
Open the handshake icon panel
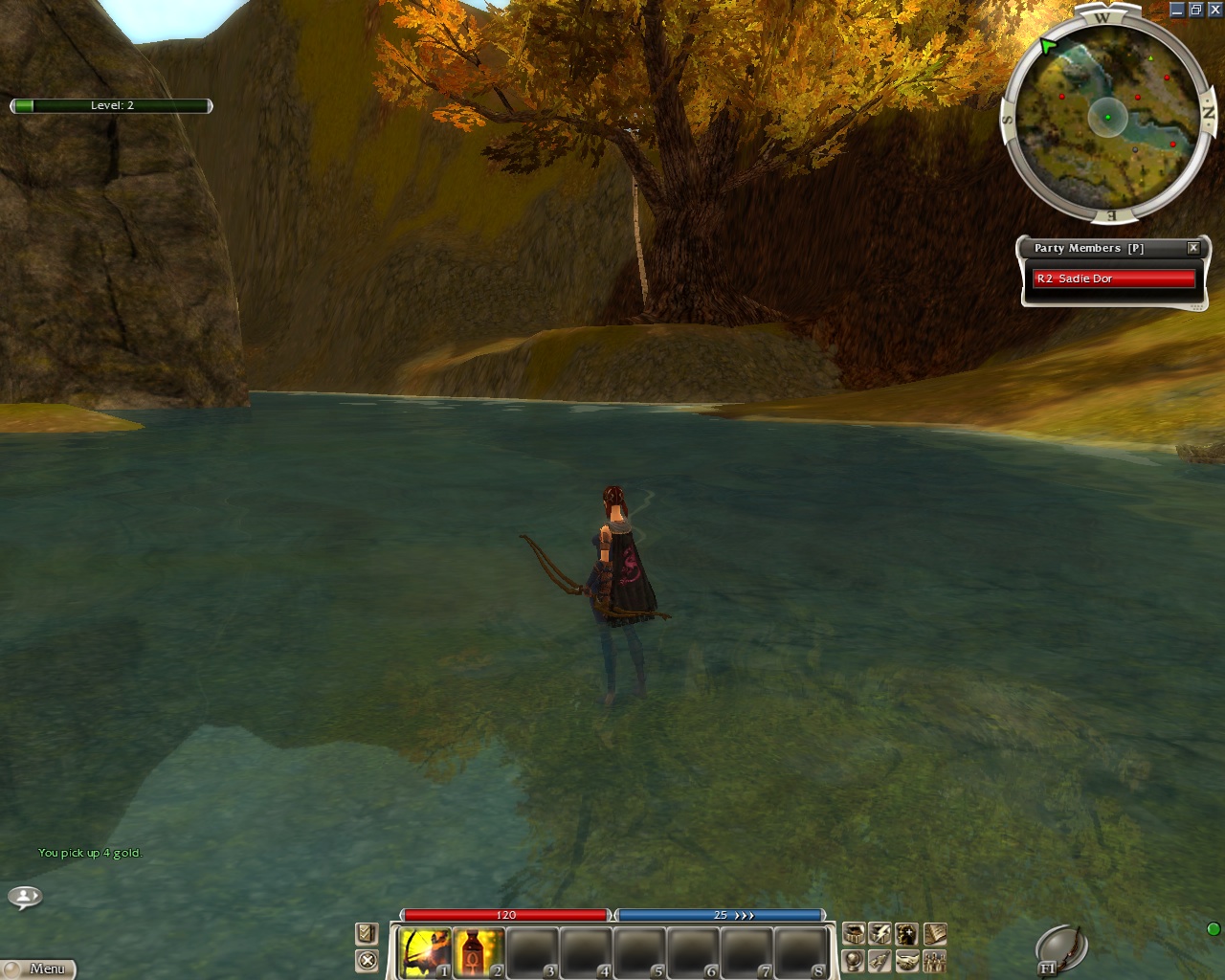(x=907, y=961)
